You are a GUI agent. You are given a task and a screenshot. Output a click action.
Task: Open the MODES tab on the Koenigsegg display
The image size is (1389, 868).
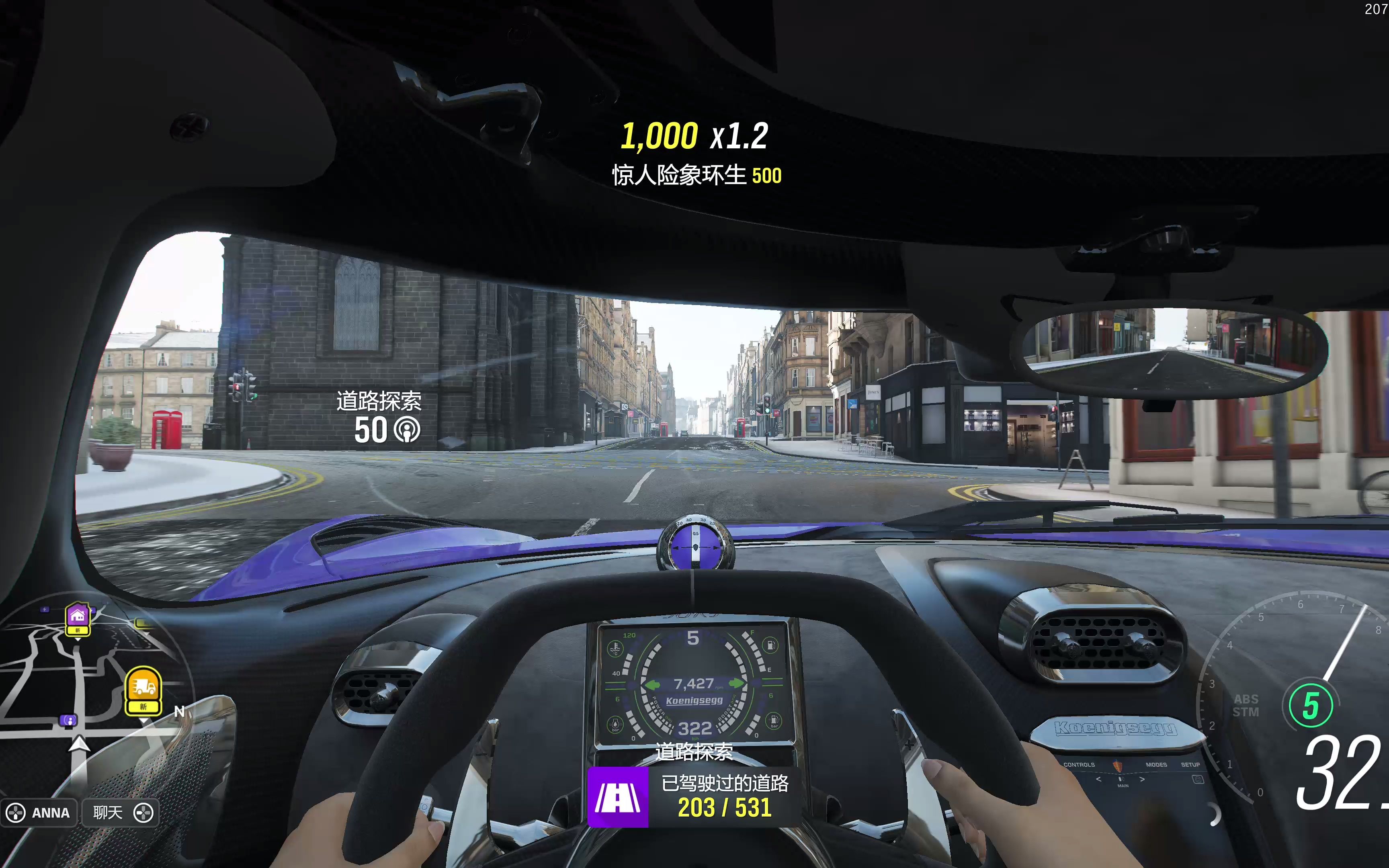tap(1157, 765)
